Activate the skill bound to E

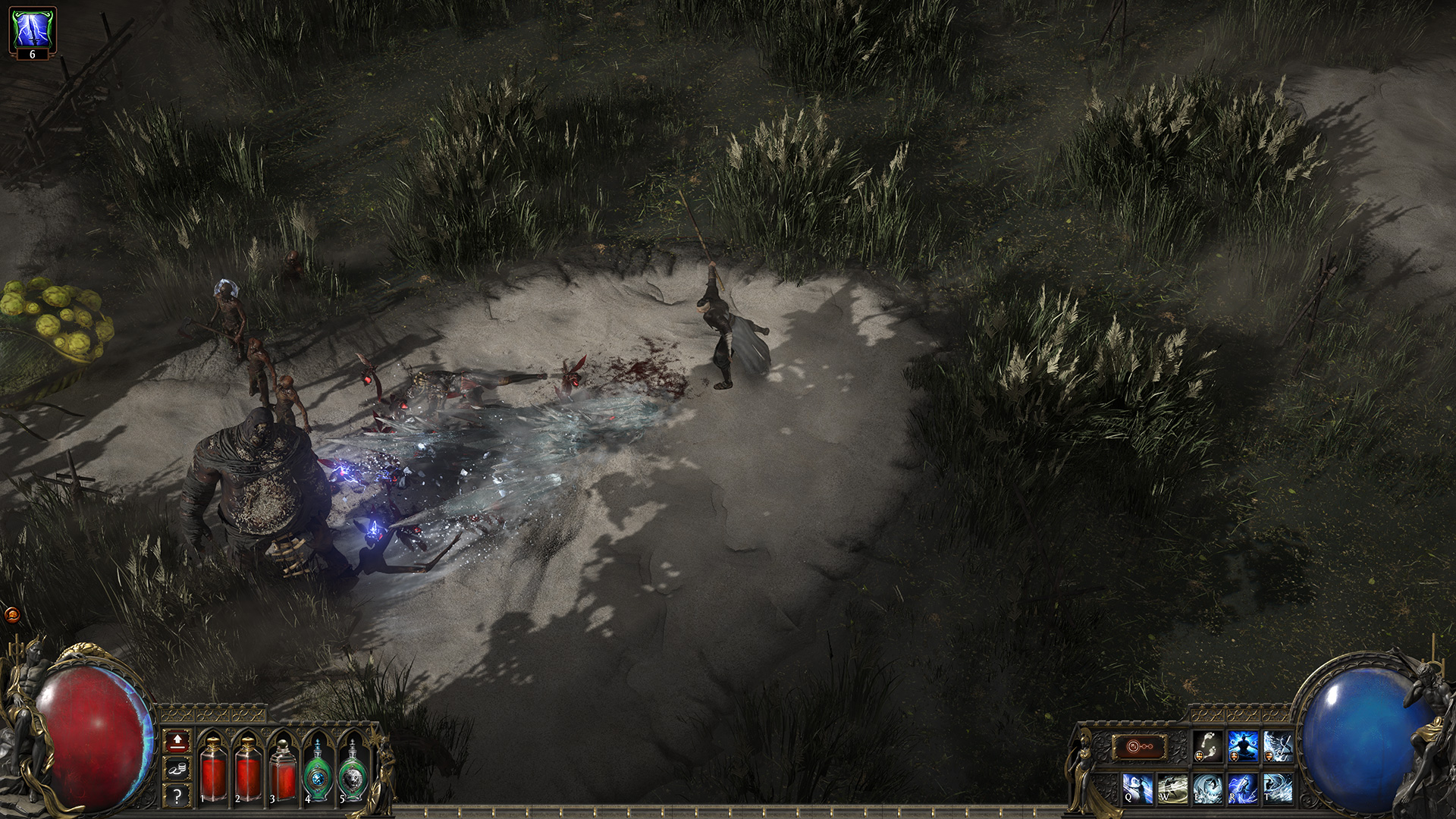pos(1207,789)
